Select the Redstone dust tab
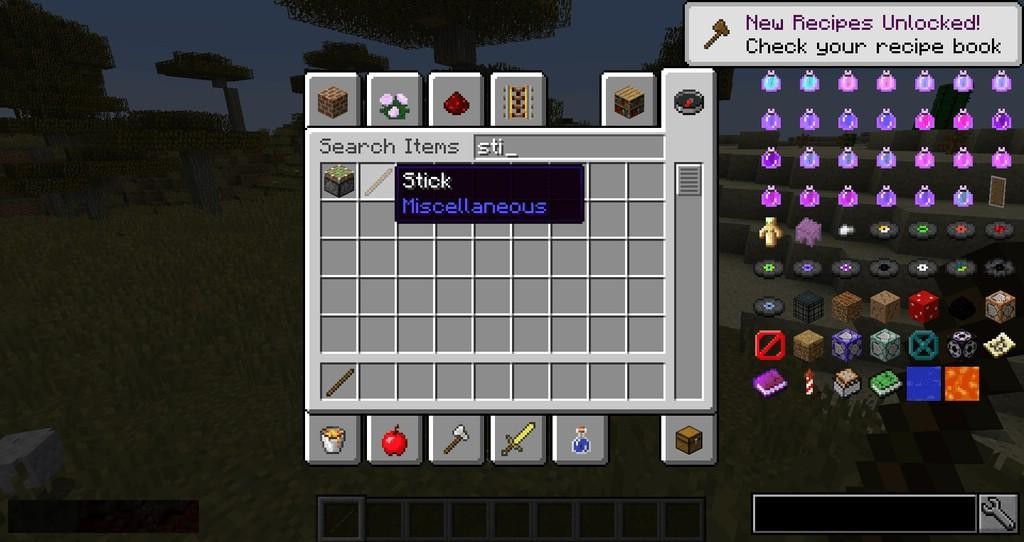The height and width of the screenshot is (542, 1024). (x=456, y=101)
